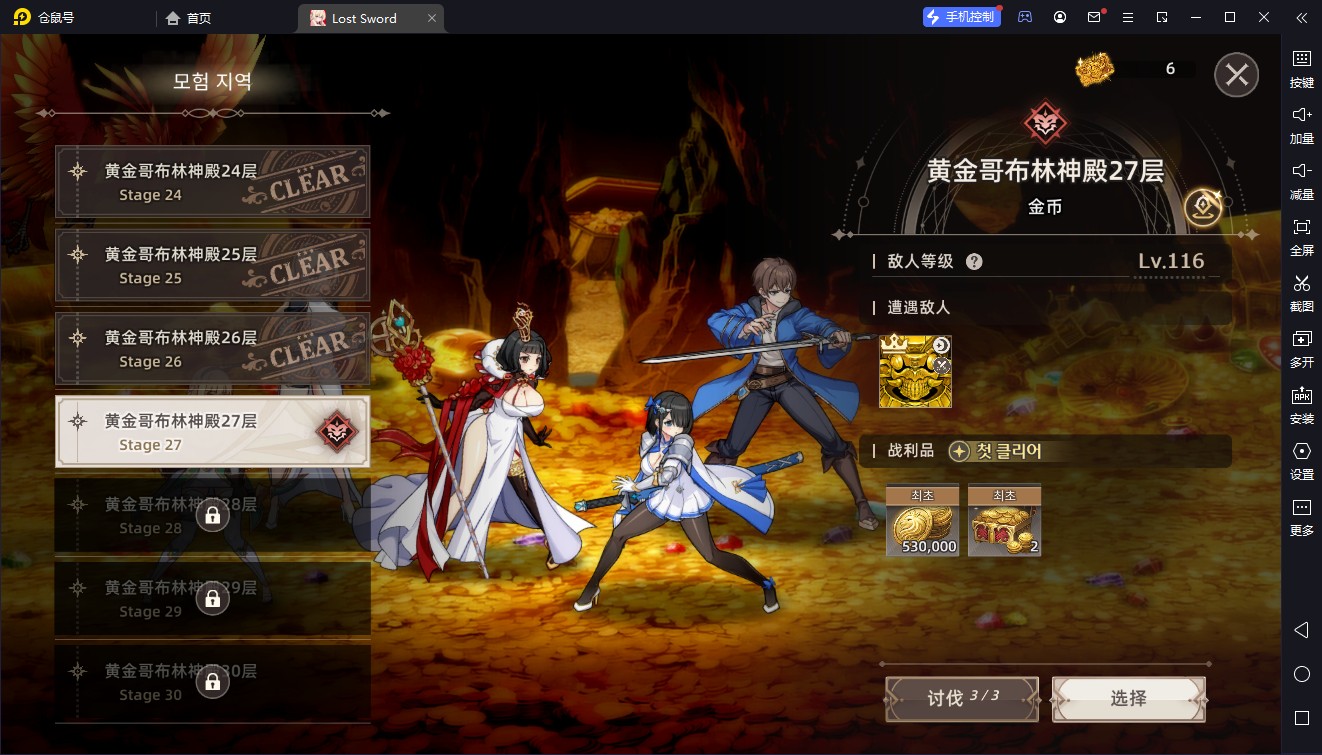Close the stage selection screen
Viewport: 1322px width, 755px height.
click(1236, 75)
